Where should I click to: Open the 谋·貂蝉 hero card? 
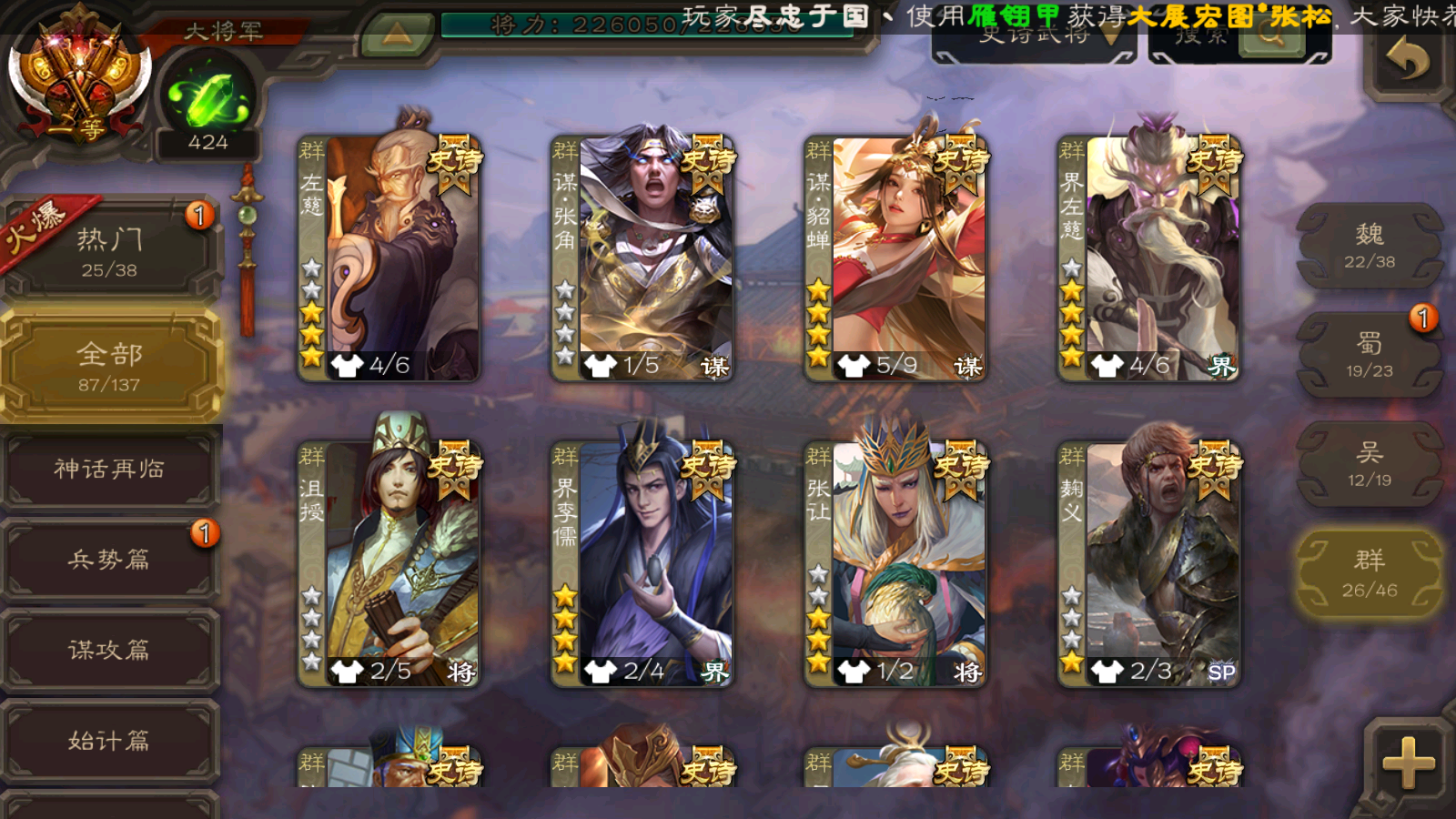[x=895, y=258]
